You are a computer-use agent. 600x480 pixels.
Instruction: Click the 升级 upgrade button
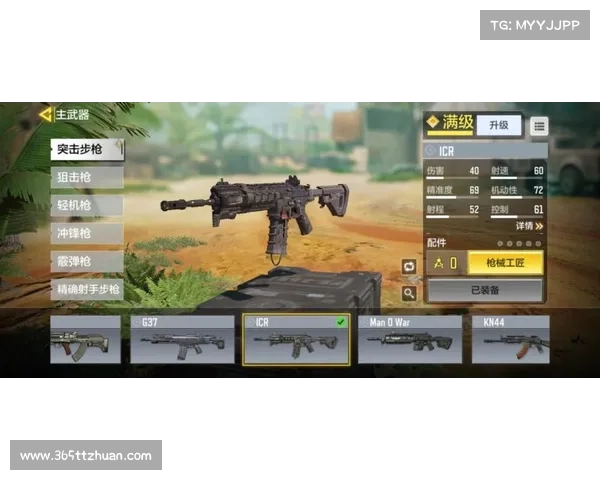[498, 125]
